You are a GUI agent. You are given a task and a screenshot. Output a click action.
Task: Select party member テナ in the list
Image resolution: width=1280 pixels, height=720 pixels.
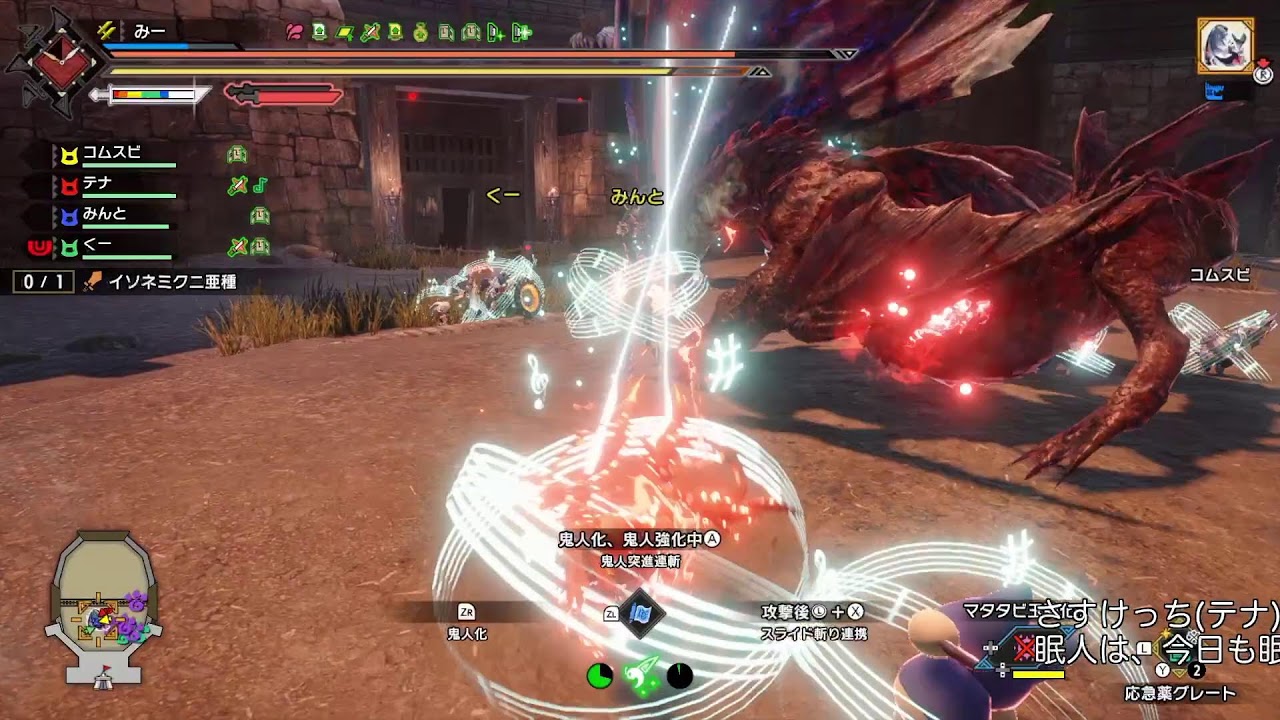click(97, 184)
